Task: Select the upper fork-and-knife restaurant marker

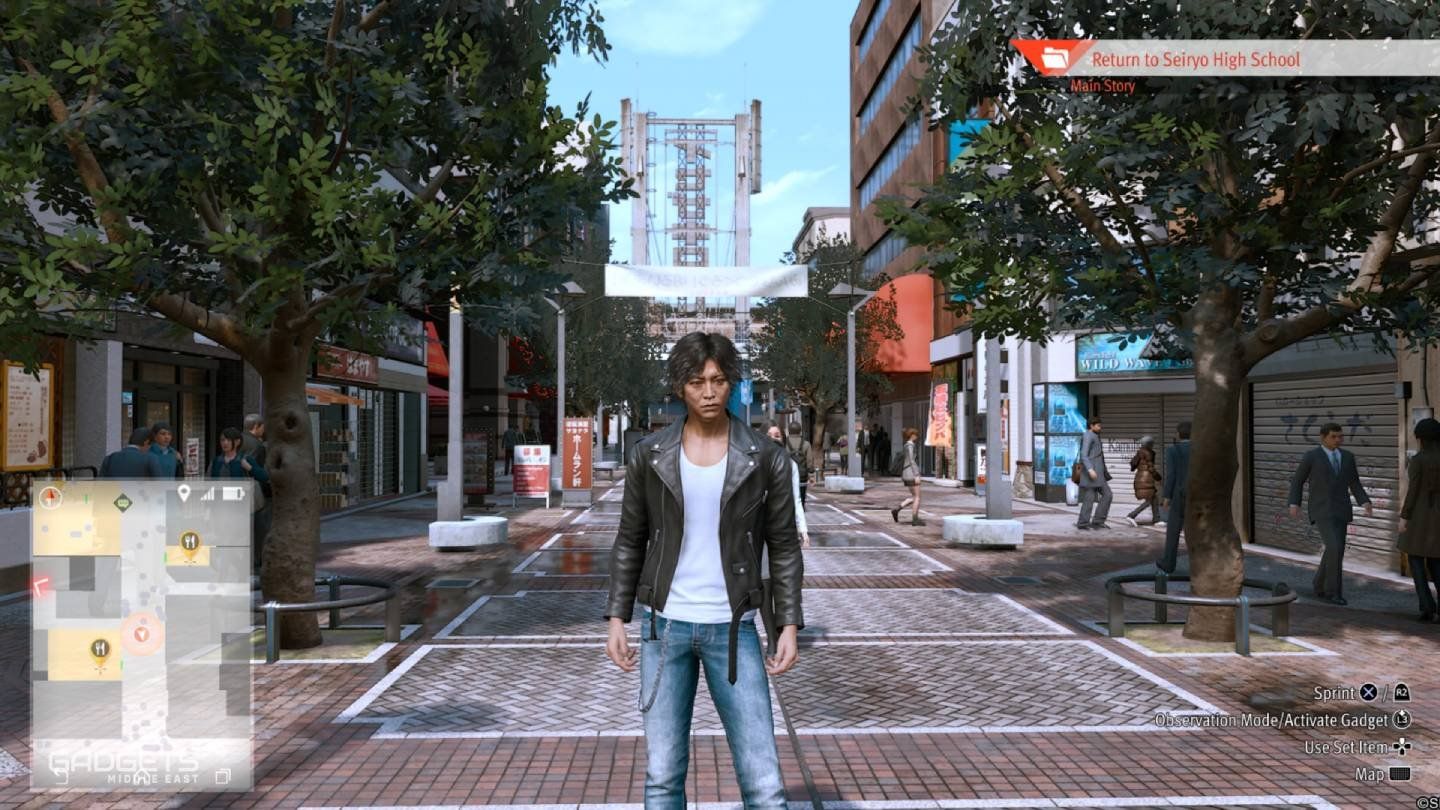Action: (189, 540)
